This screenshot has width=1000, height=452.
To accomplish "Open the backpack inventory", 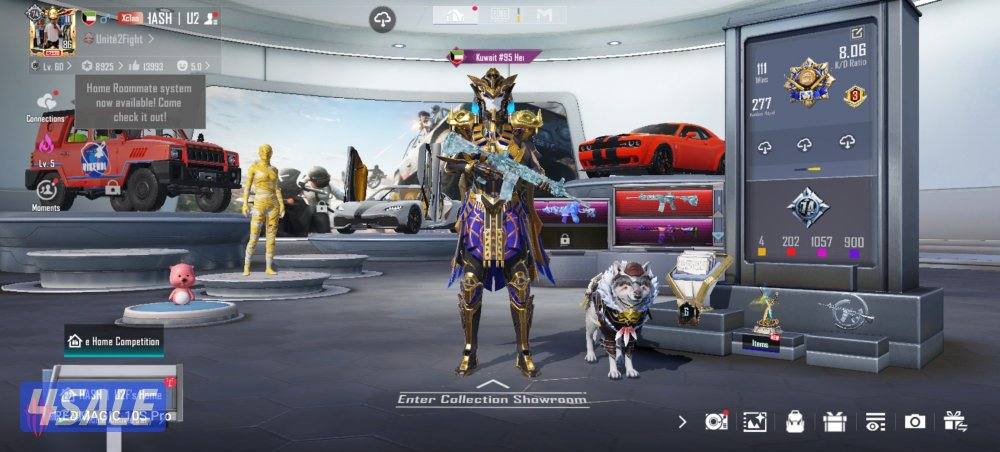I will [795, 422].
